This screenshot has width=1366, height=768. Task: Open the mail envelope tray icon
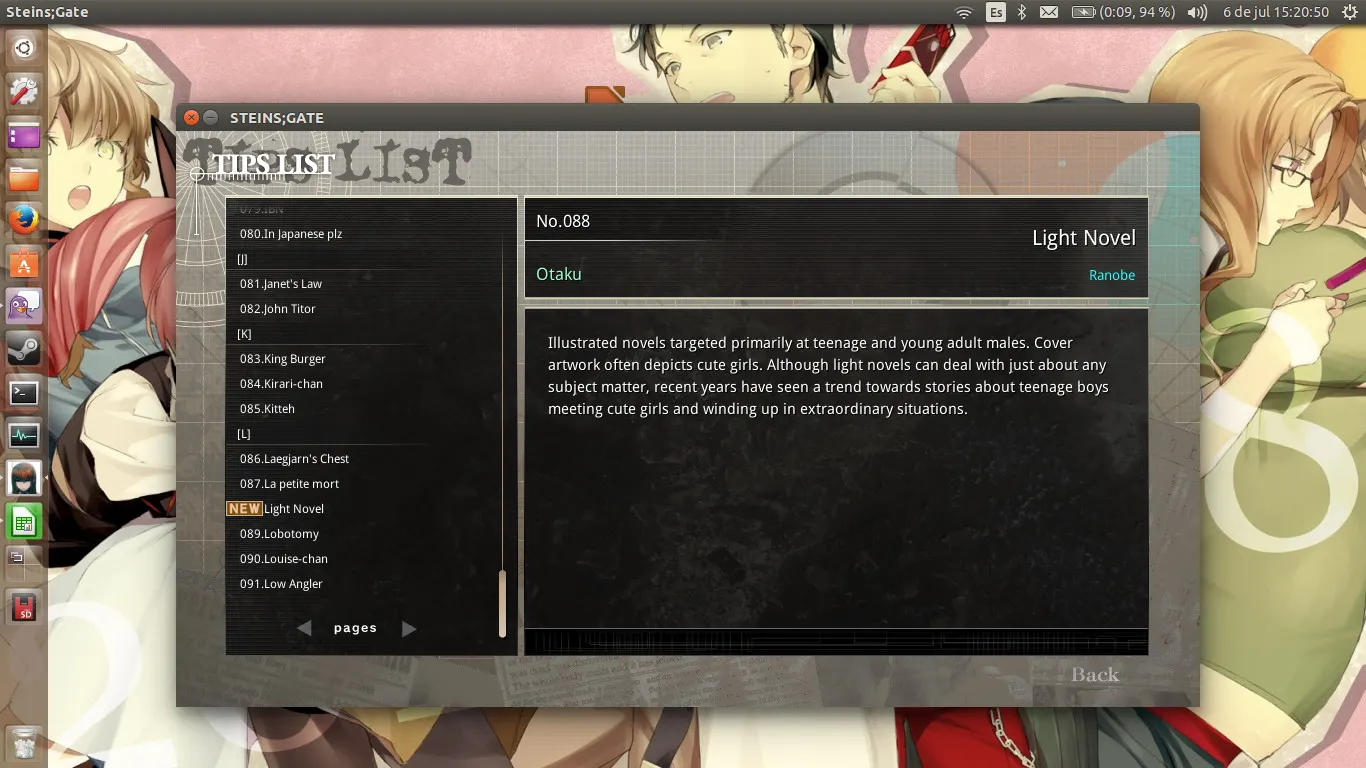[x=1048, y=11]
